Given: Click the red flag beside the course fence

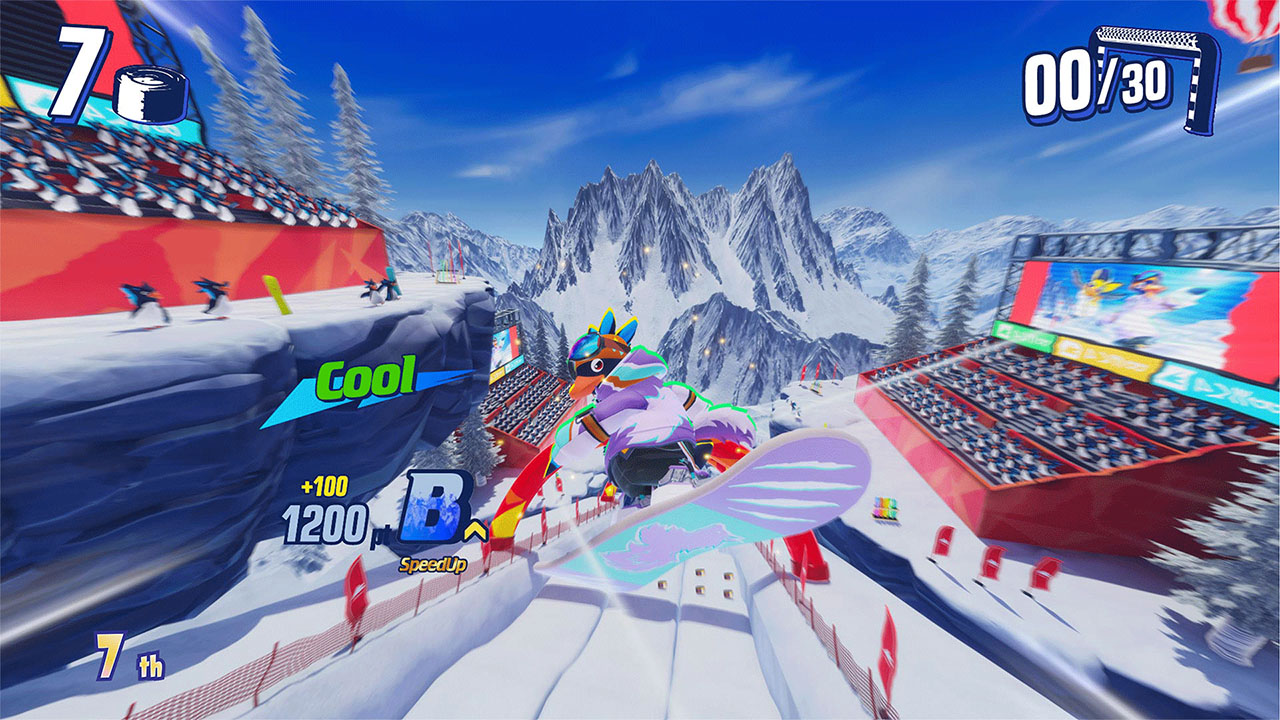Looking at the screenshot, I should (357, 587).
